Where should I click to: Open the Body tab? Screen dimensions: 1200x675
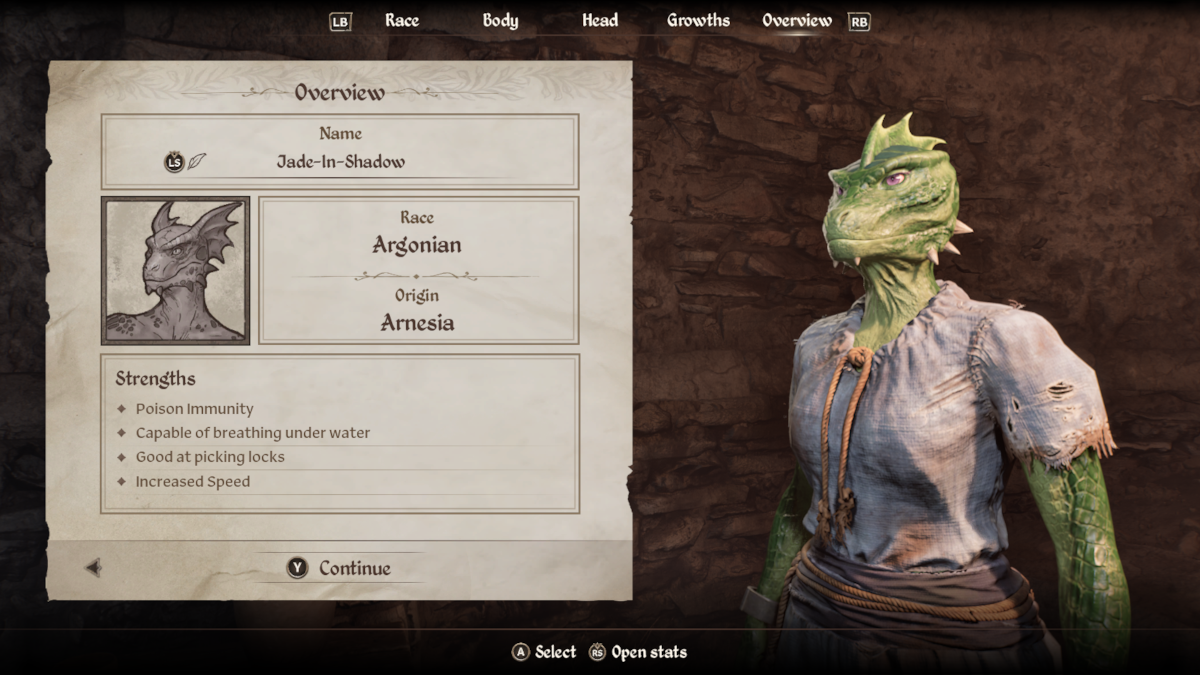[x=500, y=20]
